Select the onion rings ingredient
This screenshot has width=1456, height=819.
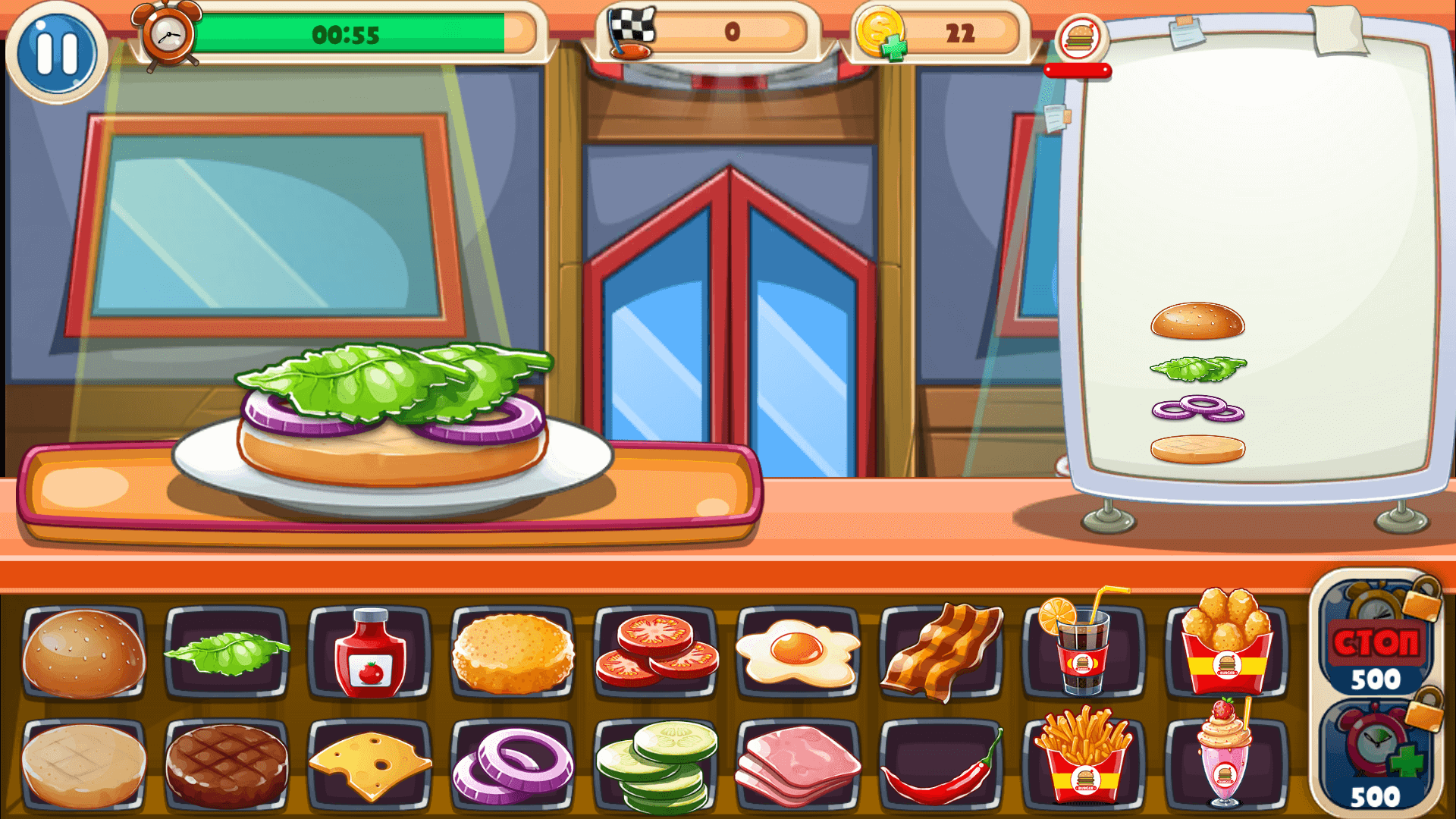click(x=510, y=766)
